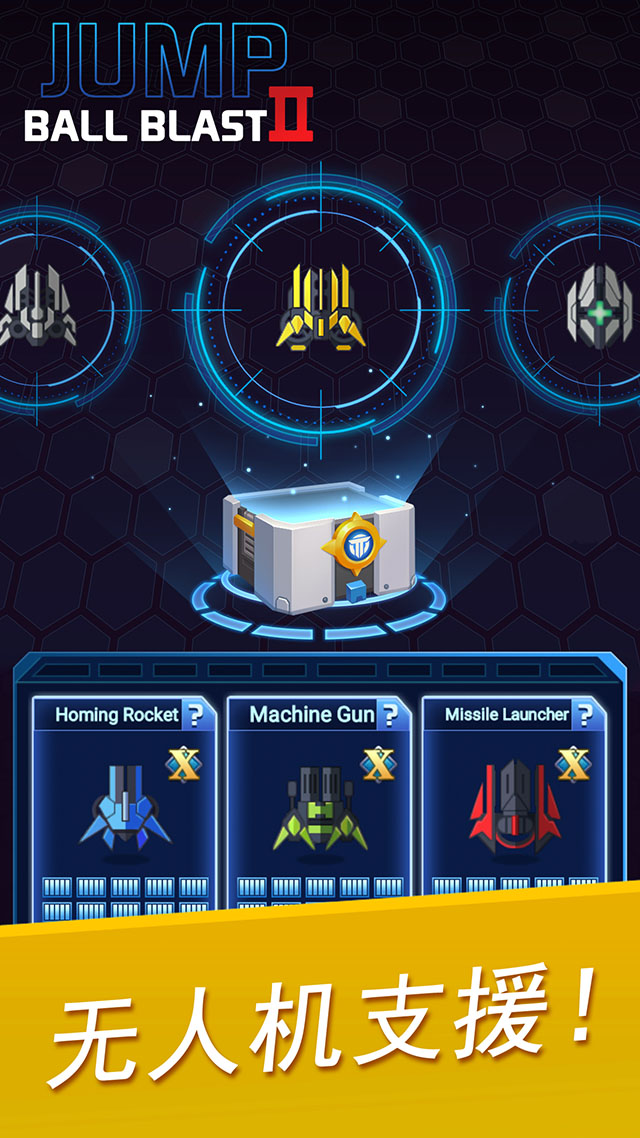The height and width of the screenshot is (1138, 640).
Task: Show Homing Rocket info with question mark
Action: pyautogui.click(x=196, y=715)
